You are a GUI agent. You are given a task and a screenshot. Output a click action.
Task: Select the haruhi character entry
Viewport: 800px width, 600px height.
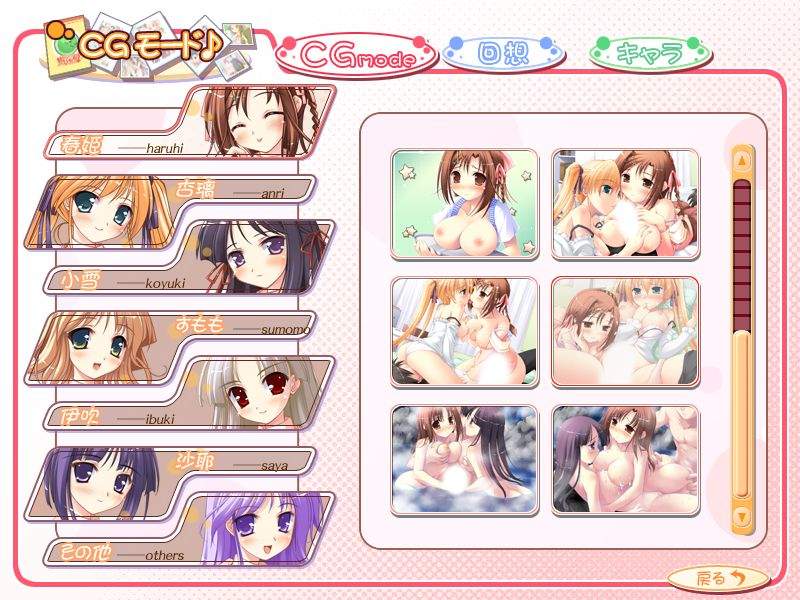190,123
